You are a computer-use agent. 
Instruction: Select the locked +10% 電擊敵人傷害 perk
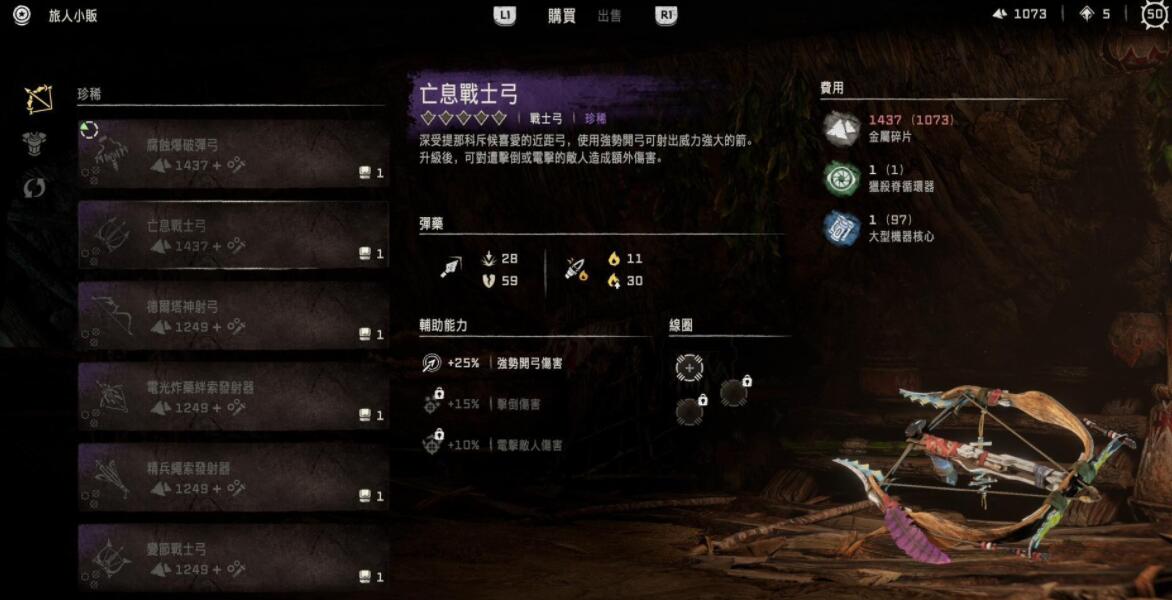coord(433,443)
